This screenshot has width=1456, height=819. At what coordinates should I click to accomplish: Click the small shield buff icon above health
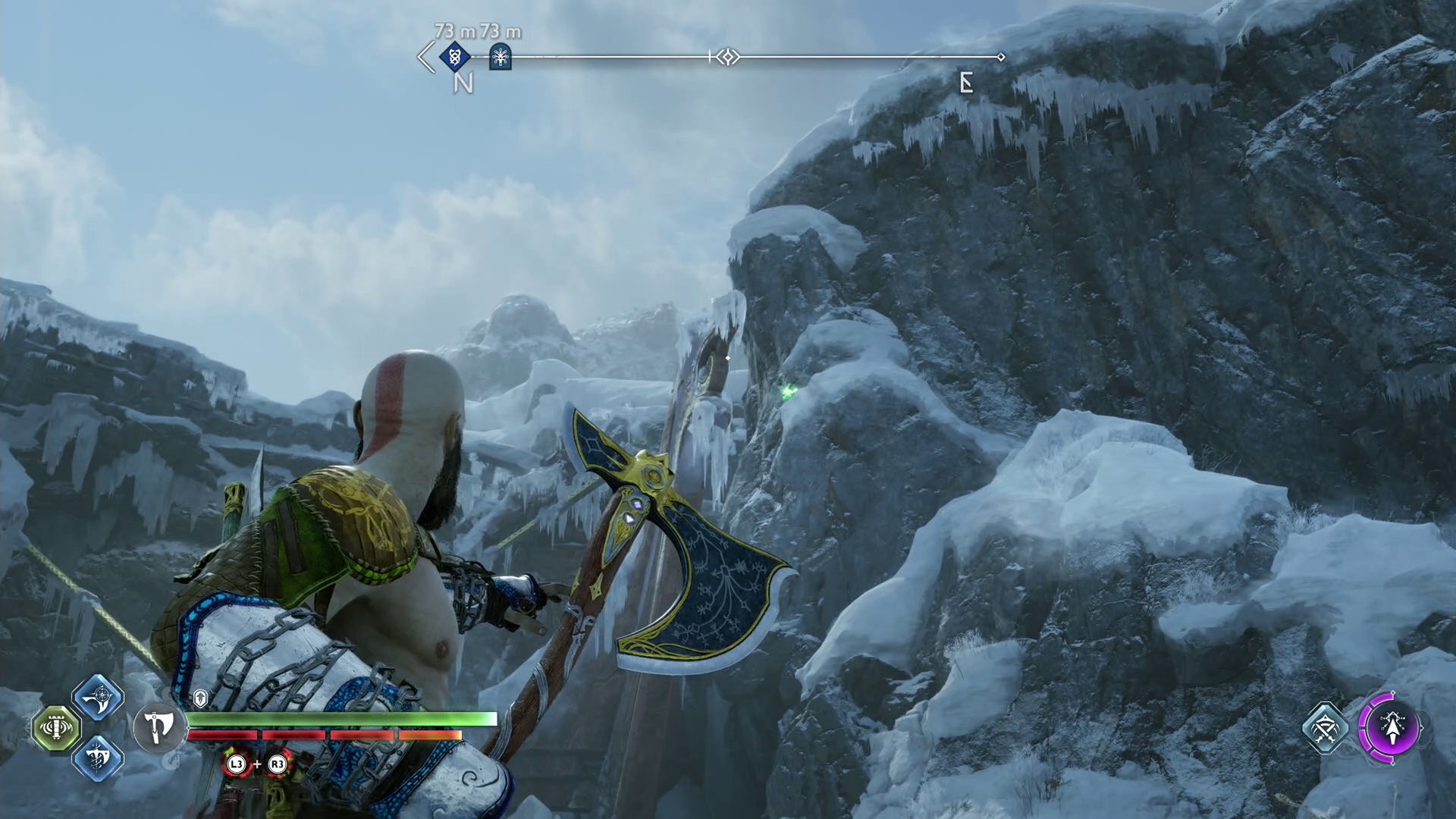pyautogui.click(x=200, y=698)
